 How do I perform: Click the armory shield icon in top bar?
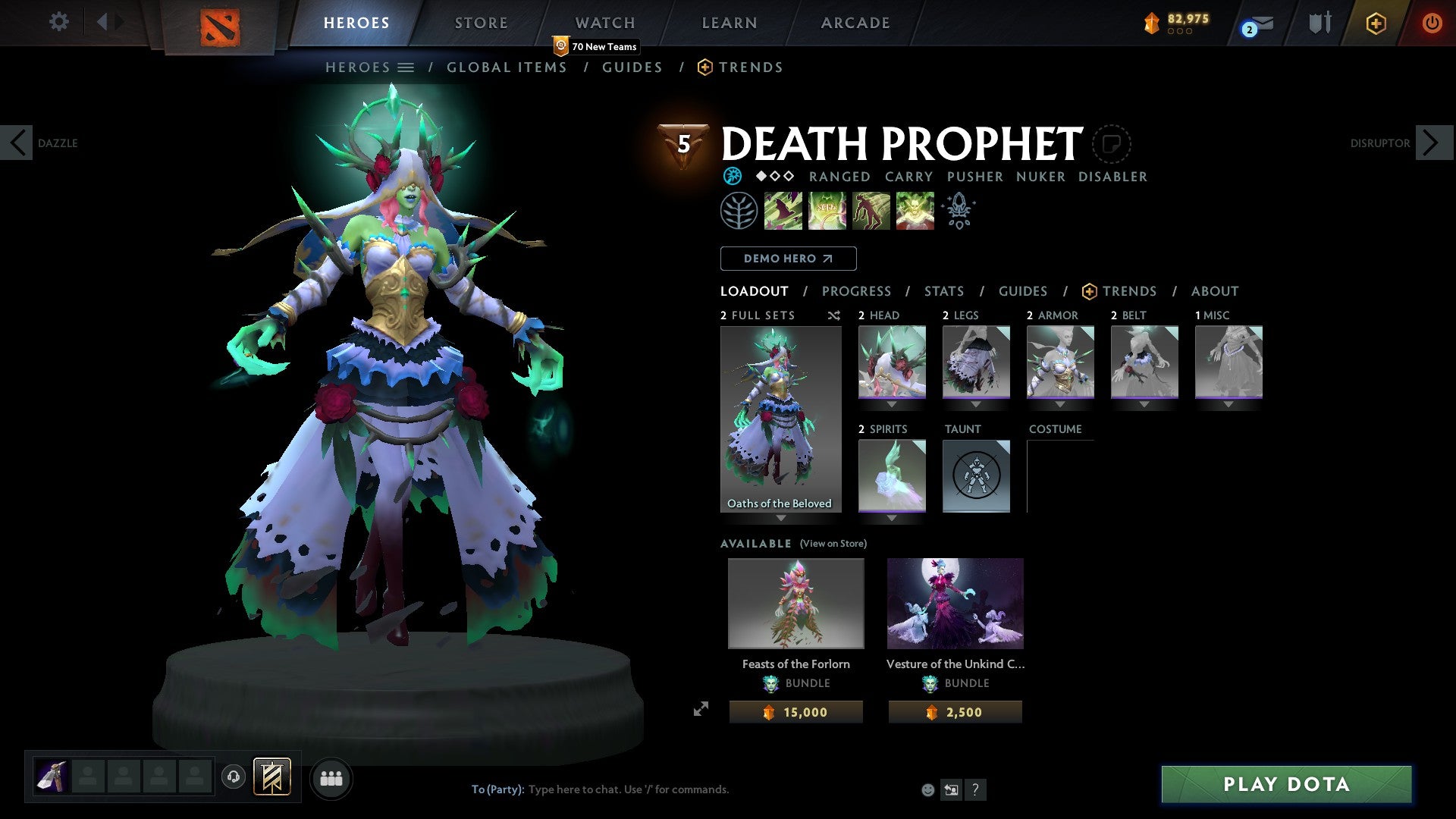1319,23
